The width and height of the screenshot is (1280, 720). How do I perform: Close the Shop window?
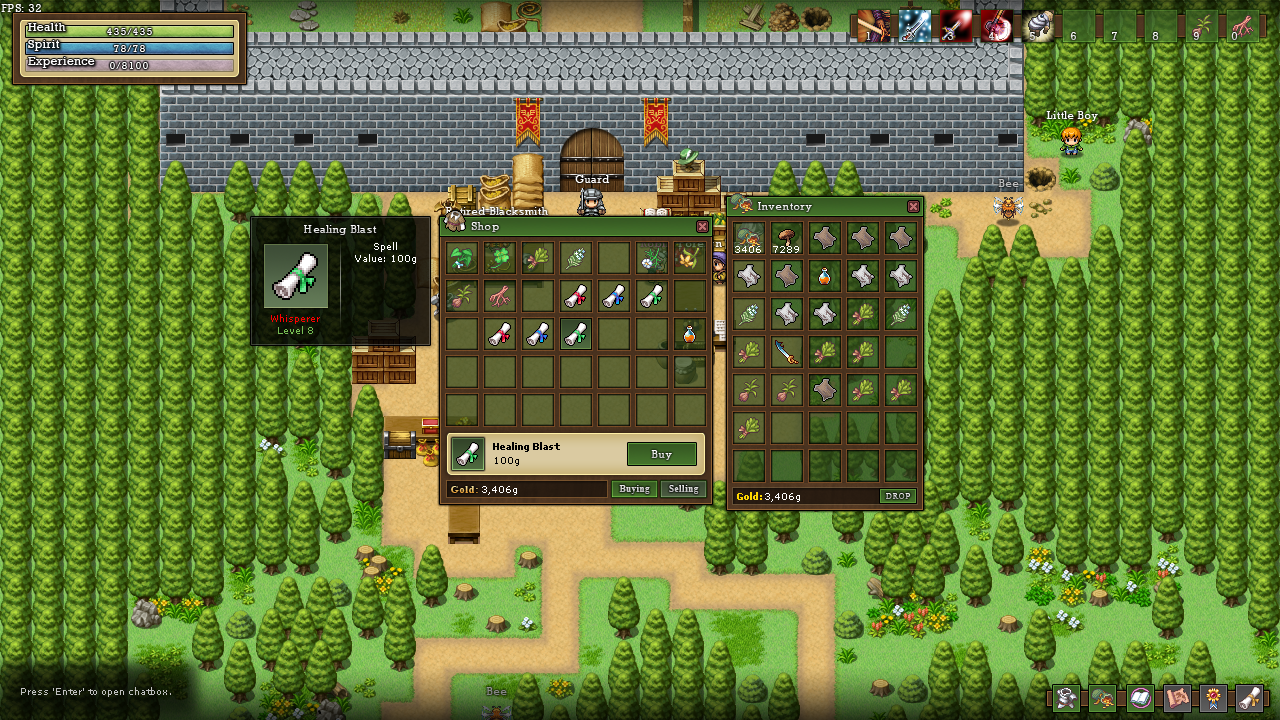click(x=702, y=227)
